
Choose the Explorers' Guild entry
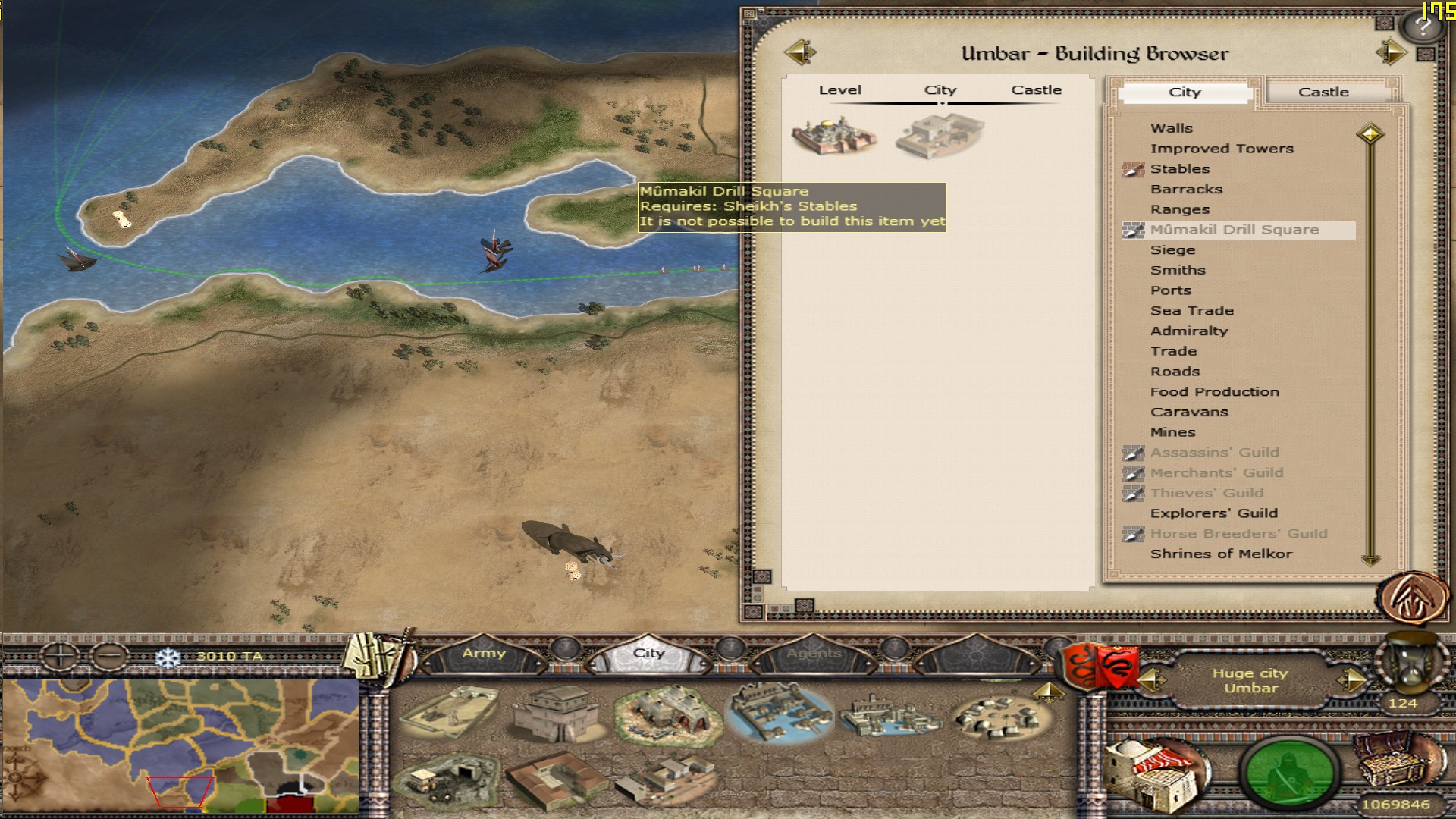tap(1213, 513)
